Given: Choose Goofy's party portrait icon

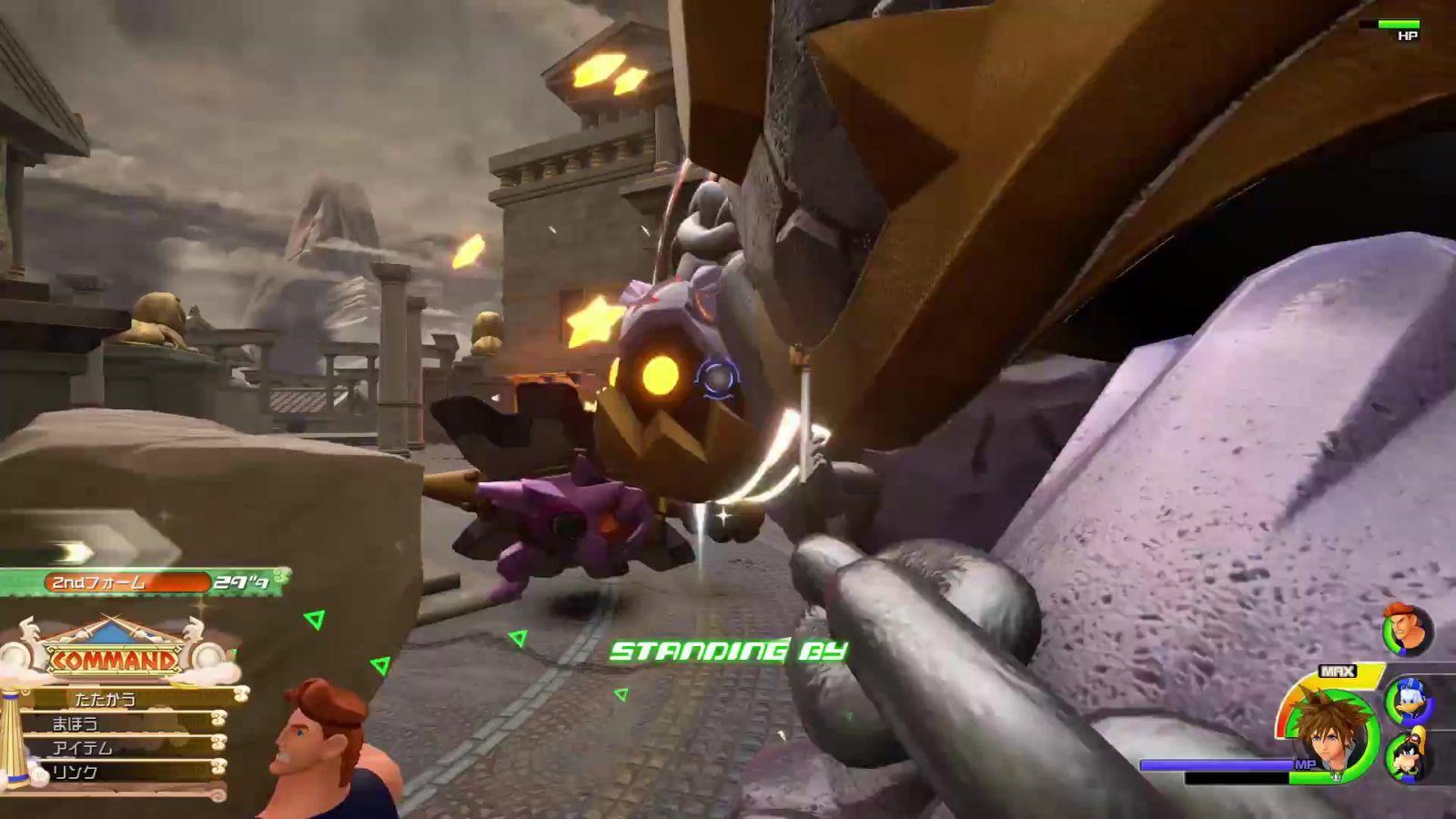Looking at the screenshot, I should [1409, 755].
